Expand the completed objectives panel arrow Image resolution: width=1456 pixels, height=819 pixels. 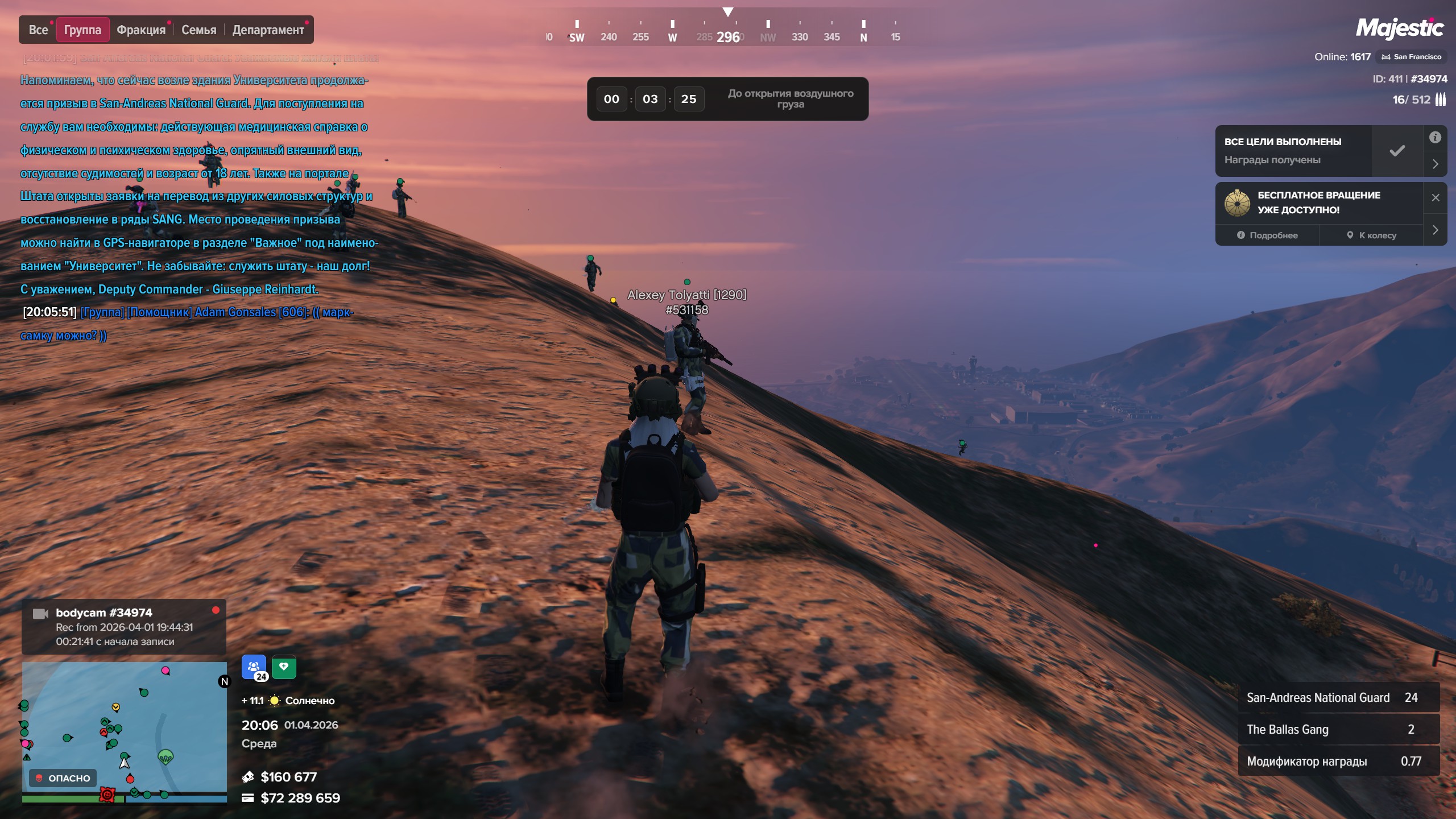click(x=1435, y=164)
